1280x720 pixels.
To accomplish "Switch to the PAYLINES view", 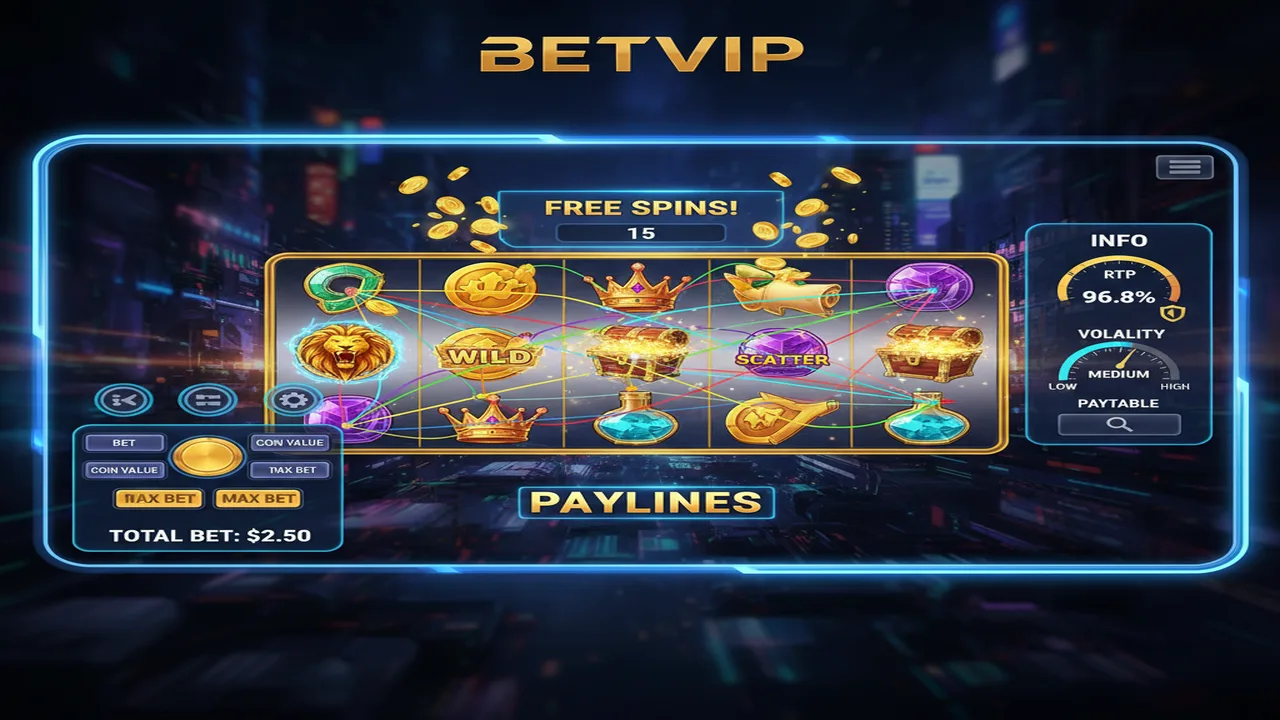I will coord(647,503).
